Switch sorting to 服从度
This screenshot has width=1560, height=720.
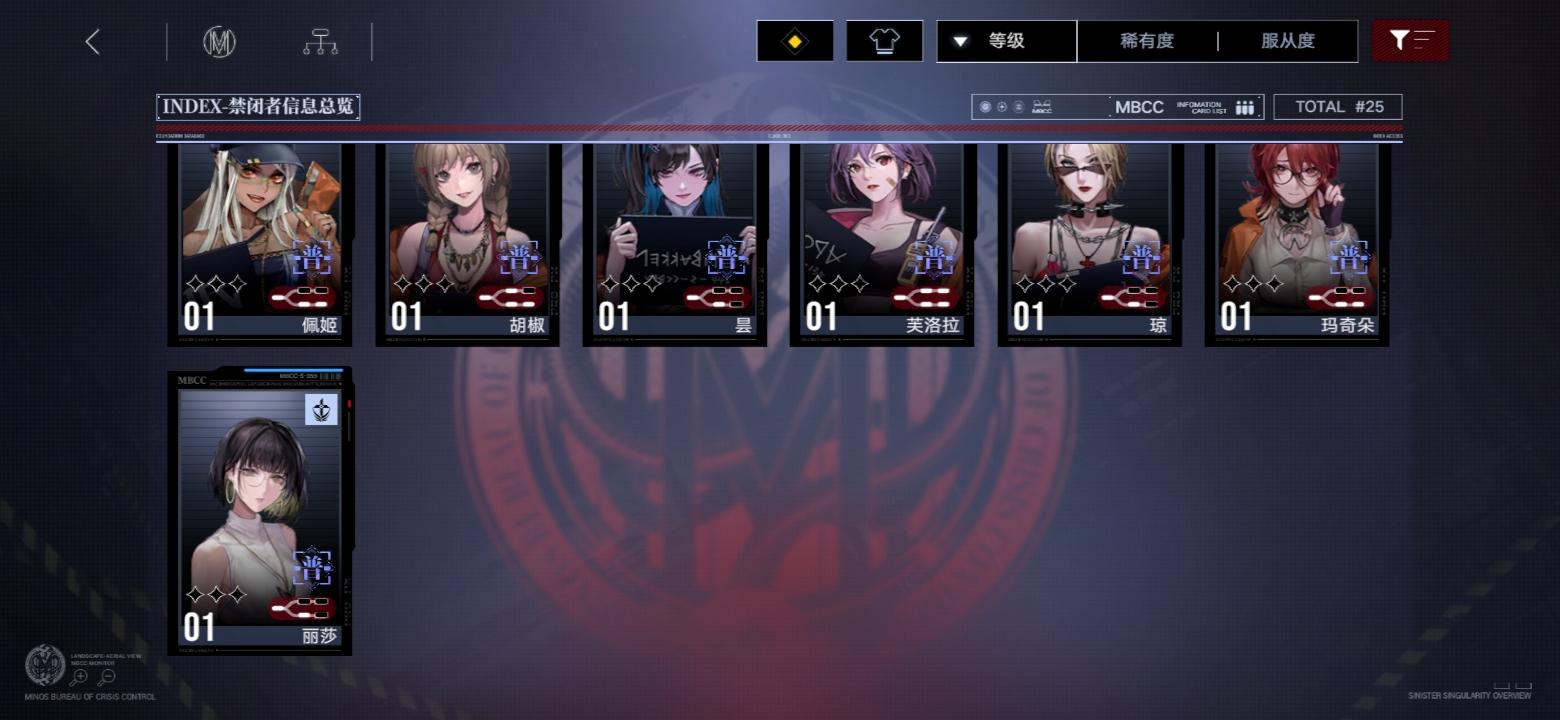pos(1289,41)
